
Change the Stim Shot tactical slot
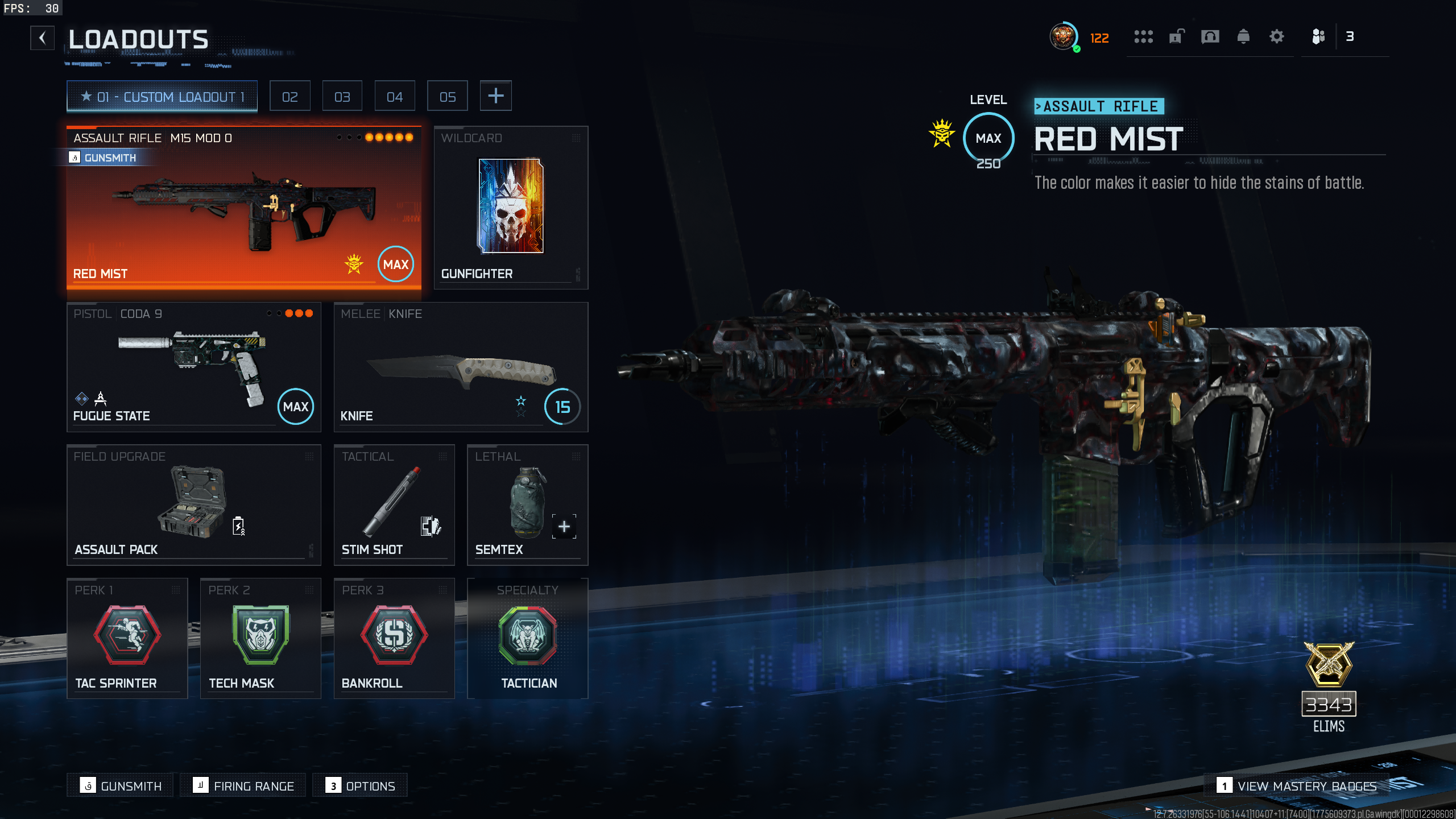(394, 505)
